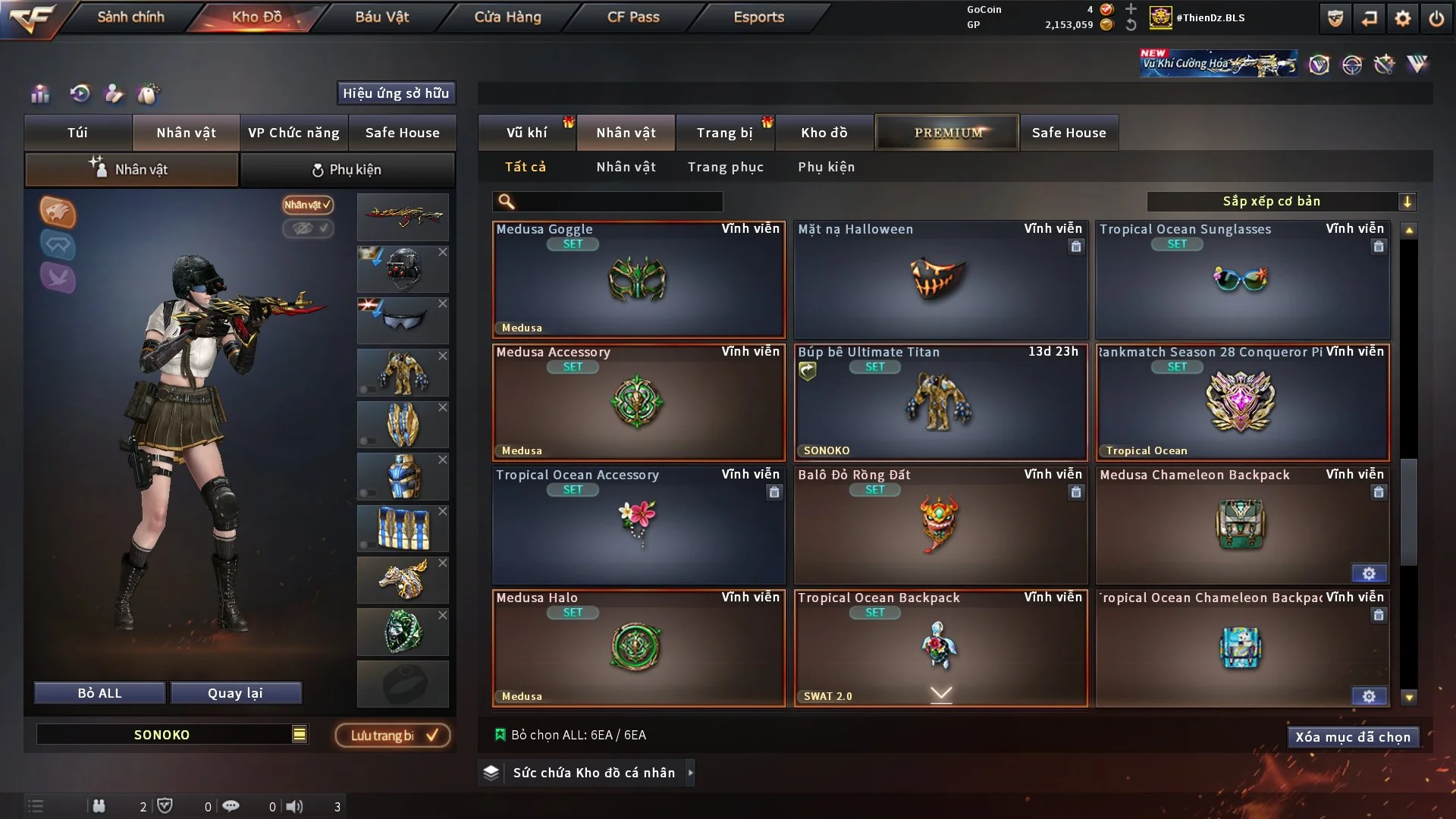Switch to the Vũ khí tab
The image size is (1456, 819).
click(526, 133)
